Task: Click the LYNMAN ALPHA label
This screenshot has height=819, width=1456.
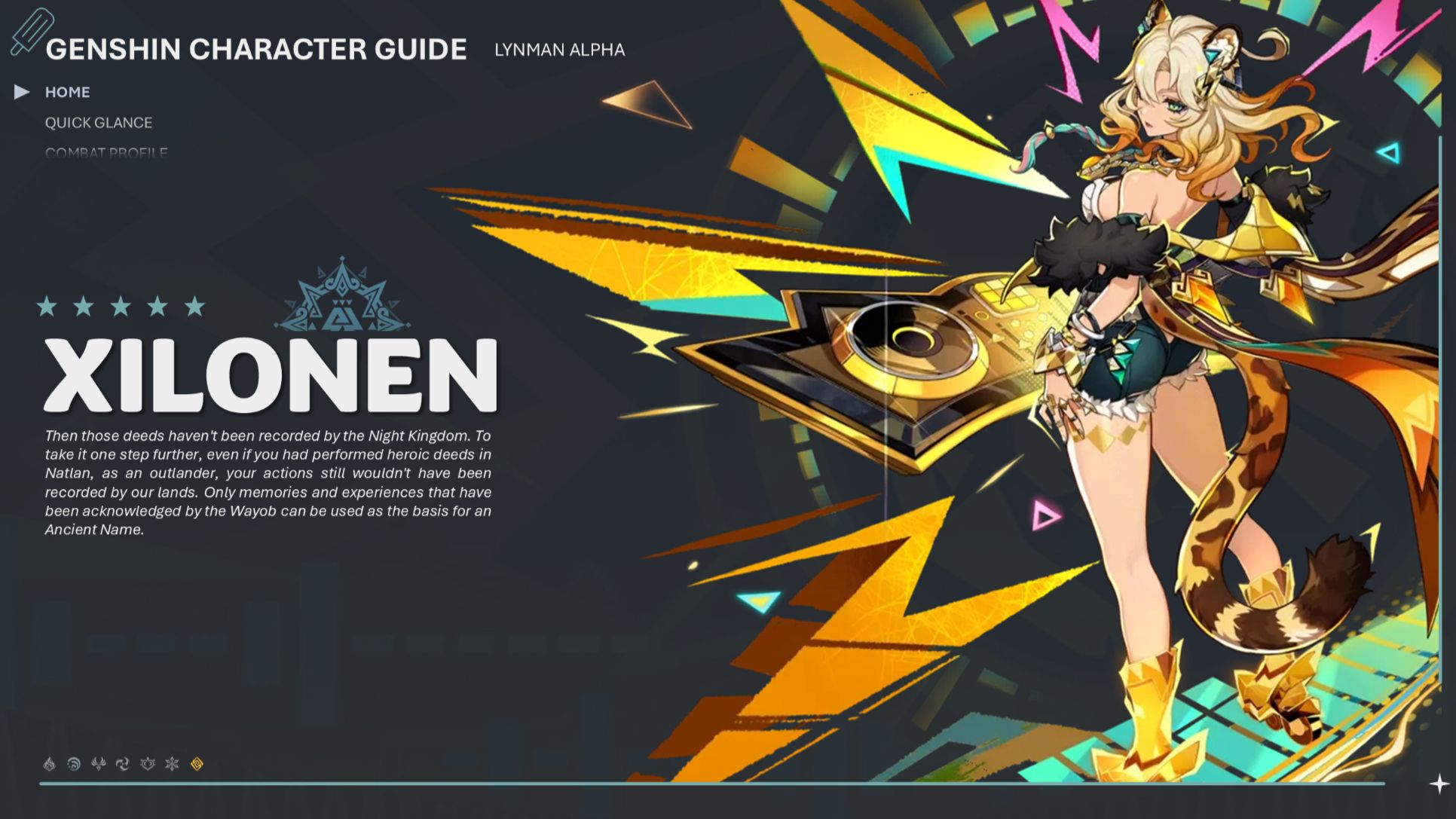Action: [560, 50]
